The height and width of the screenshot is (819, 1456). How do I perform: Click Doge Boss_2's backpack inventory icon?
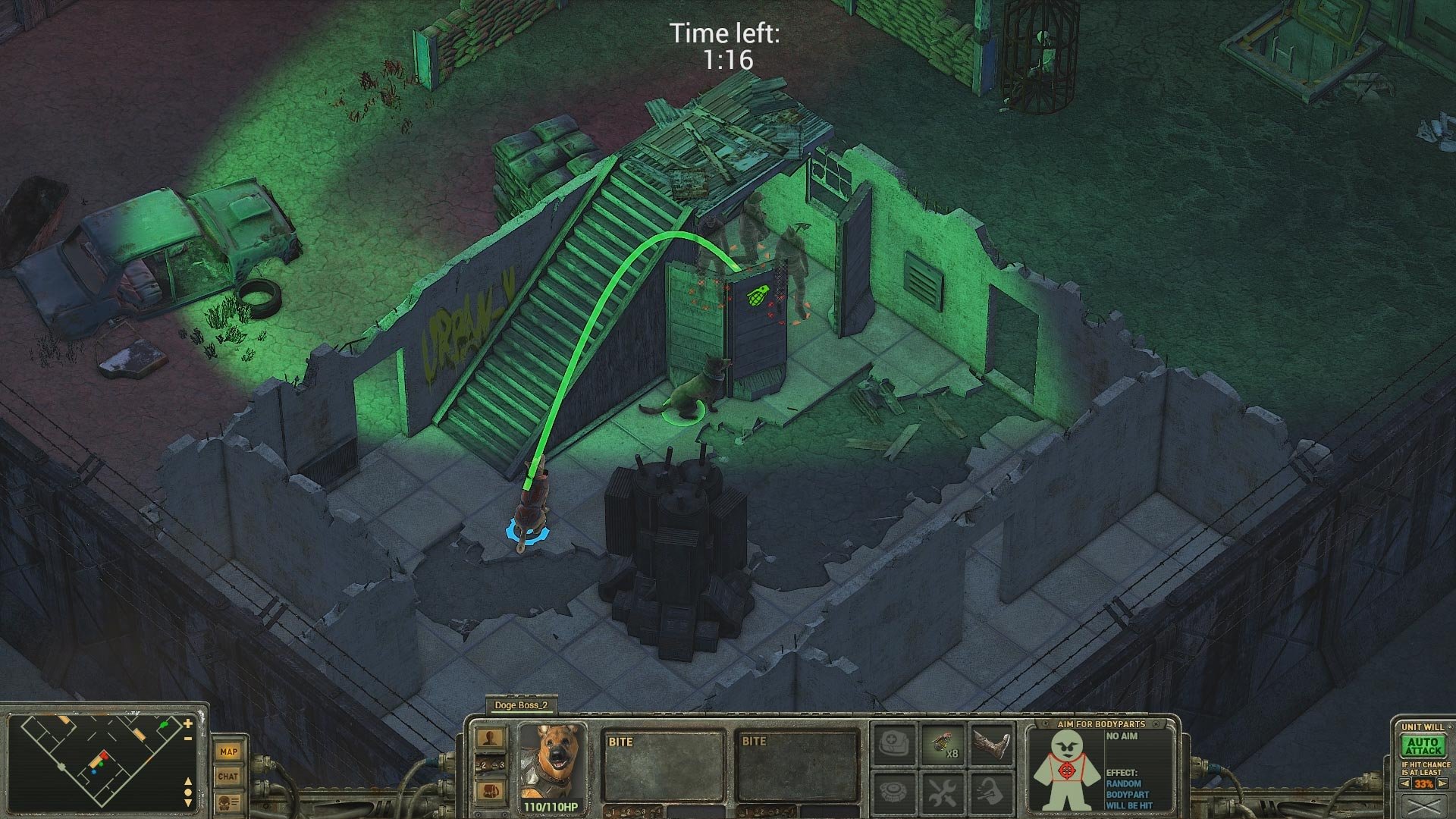(x=491, y=792)
